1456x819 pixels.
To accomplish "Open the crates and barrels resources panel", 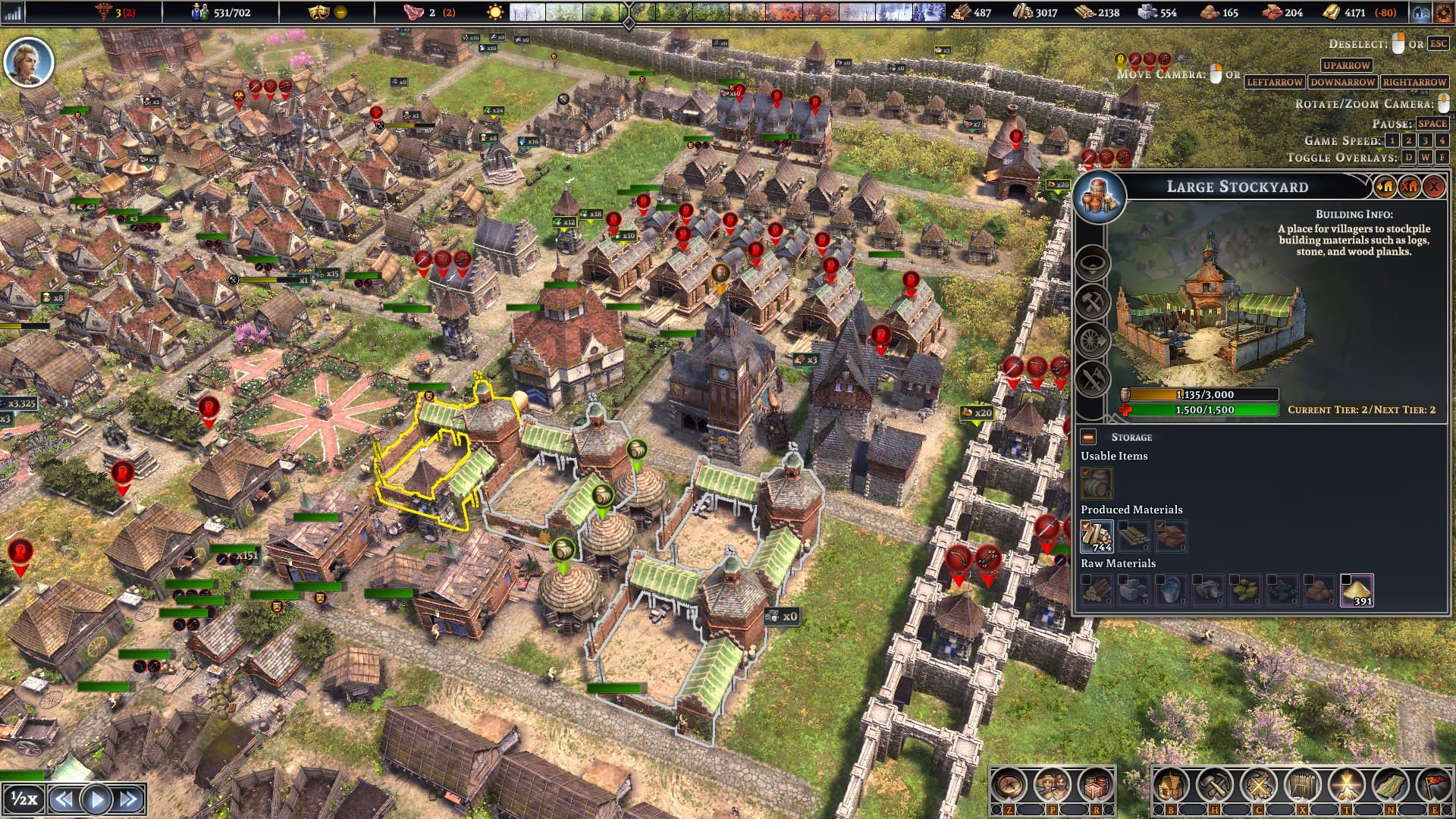I will 1095,786.
